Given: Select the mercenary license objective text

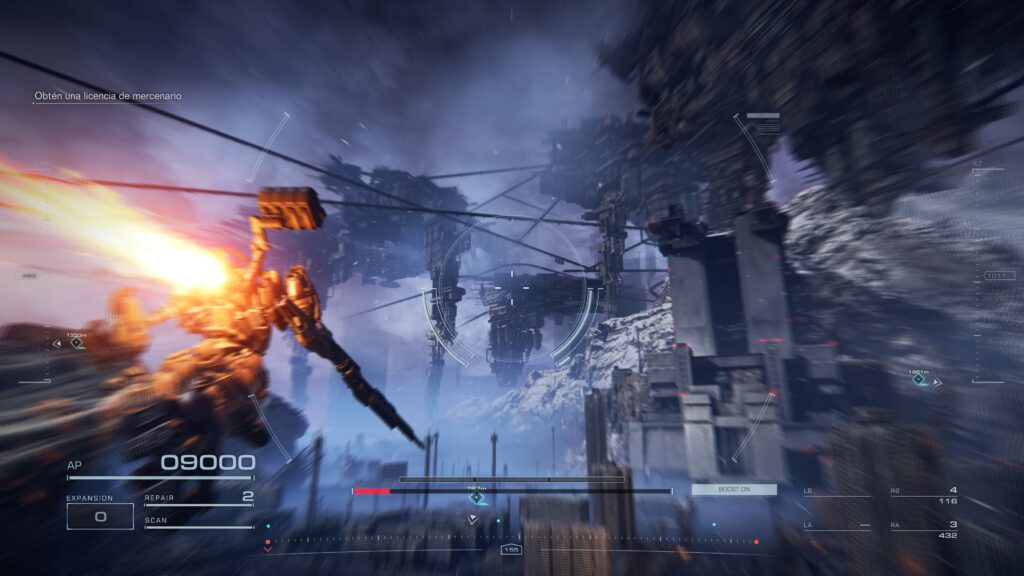Looking at the screenshot, I should click(x=108, y=96).
